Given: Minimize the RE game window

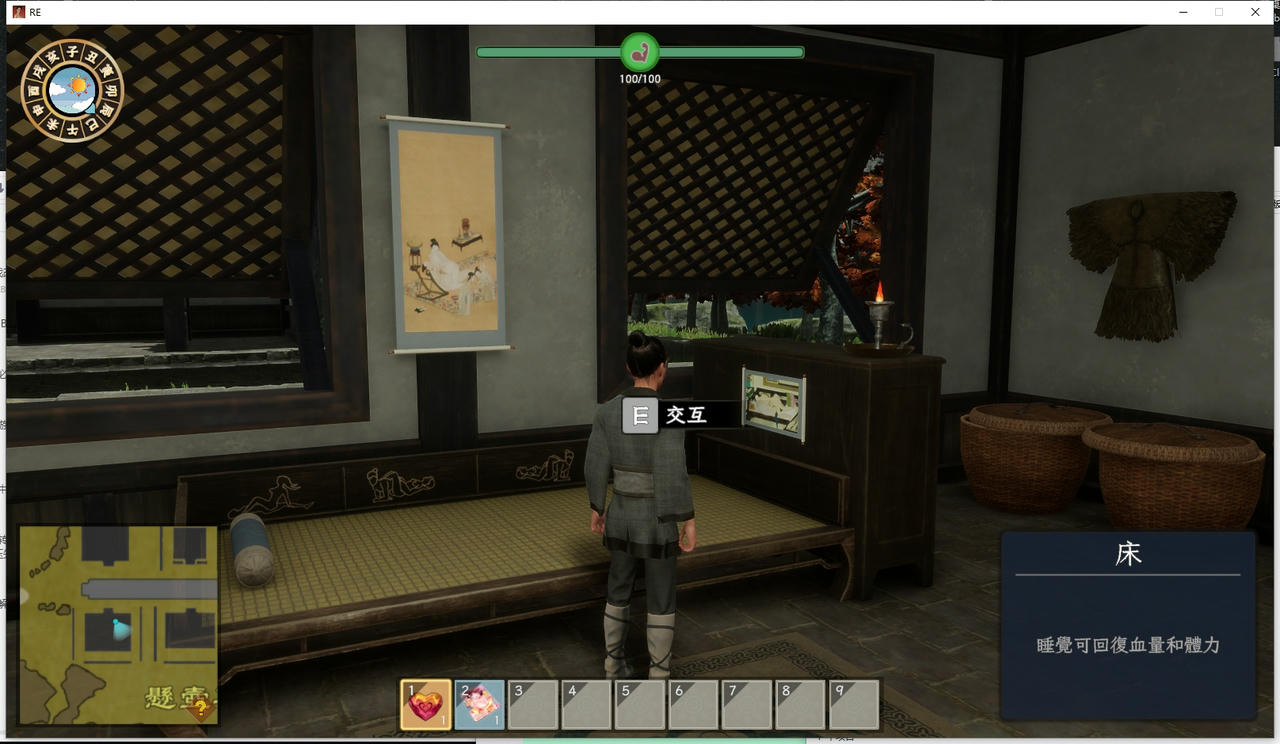Looking at the screenshot, I should tap(1183, 12).
